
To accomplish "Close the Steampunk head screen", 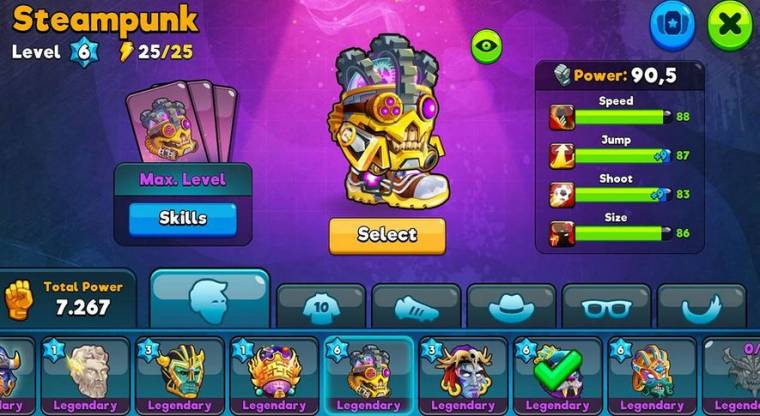I will pos(729,25).
